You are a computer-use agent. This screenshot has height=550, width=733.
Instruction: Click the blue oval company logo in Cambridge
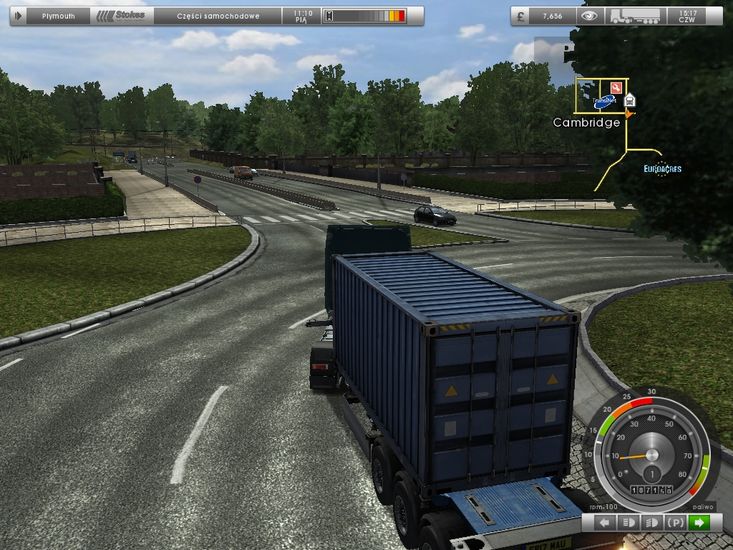[604, 101]
